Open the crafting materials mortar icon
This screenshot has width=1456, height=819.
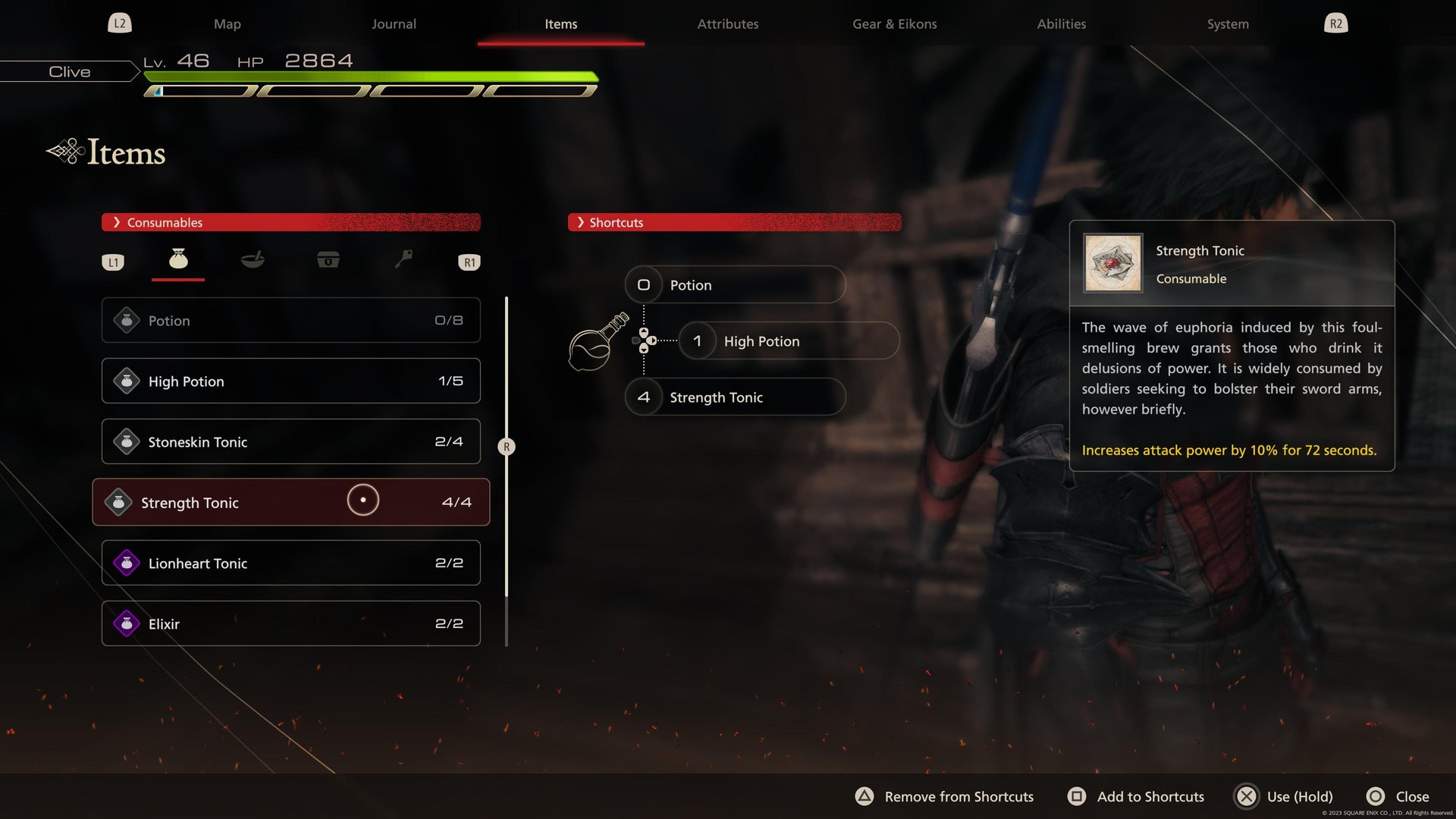point(253,260)
